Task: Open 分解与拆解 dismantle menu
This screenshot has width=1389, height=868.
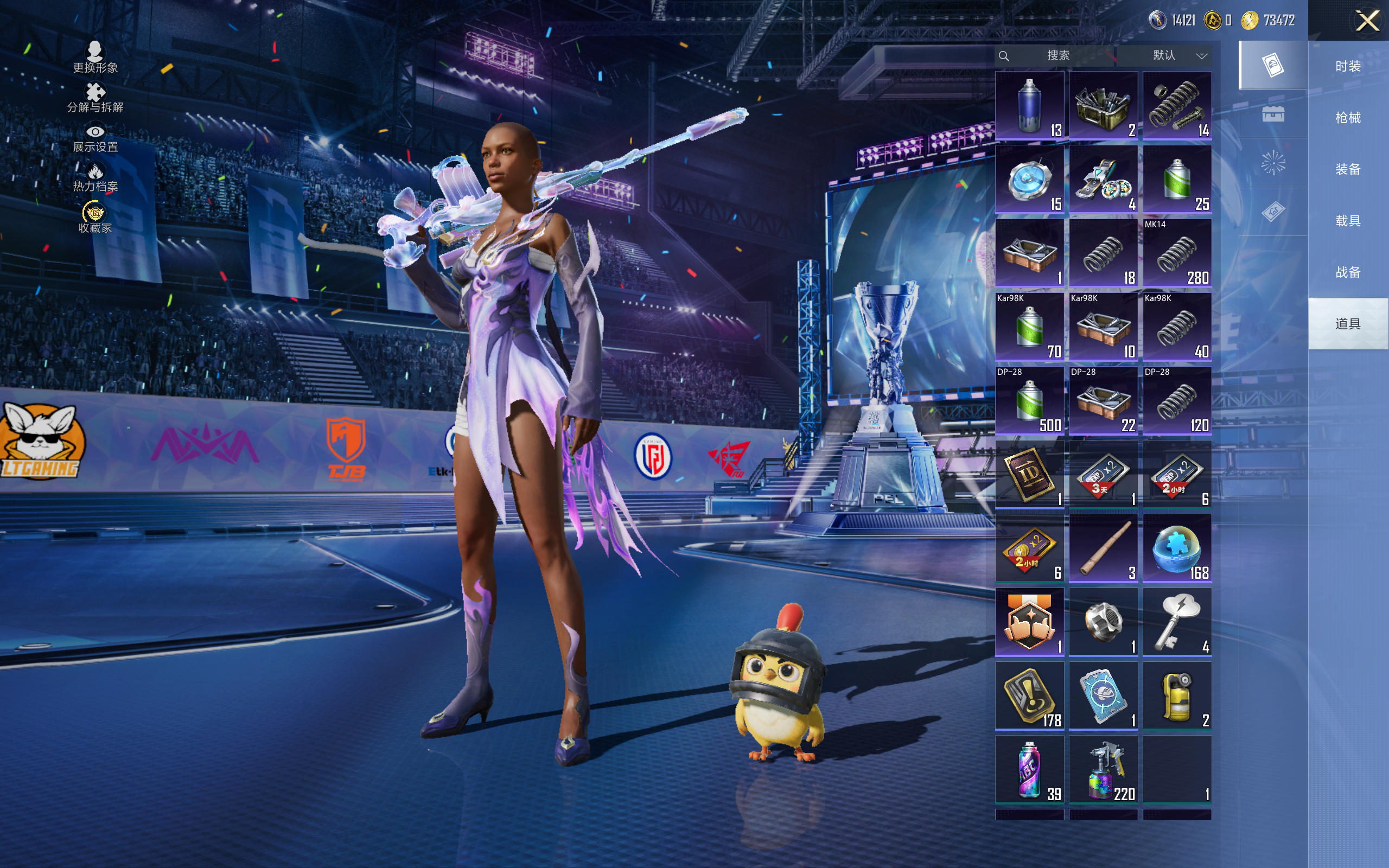Action: [95, 98]
